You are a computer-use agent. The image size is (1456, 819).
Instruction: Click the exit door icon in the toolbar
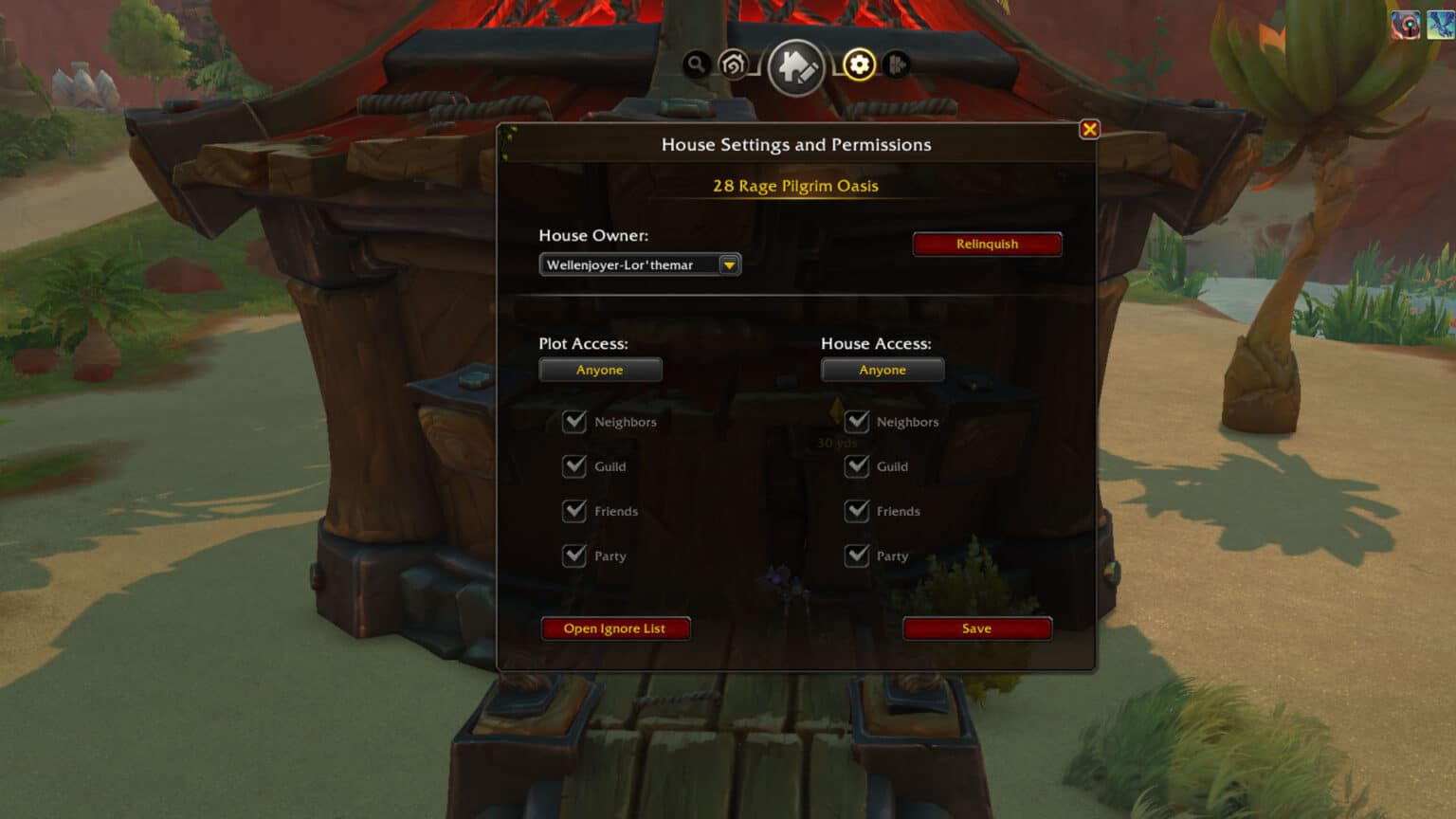895,66
